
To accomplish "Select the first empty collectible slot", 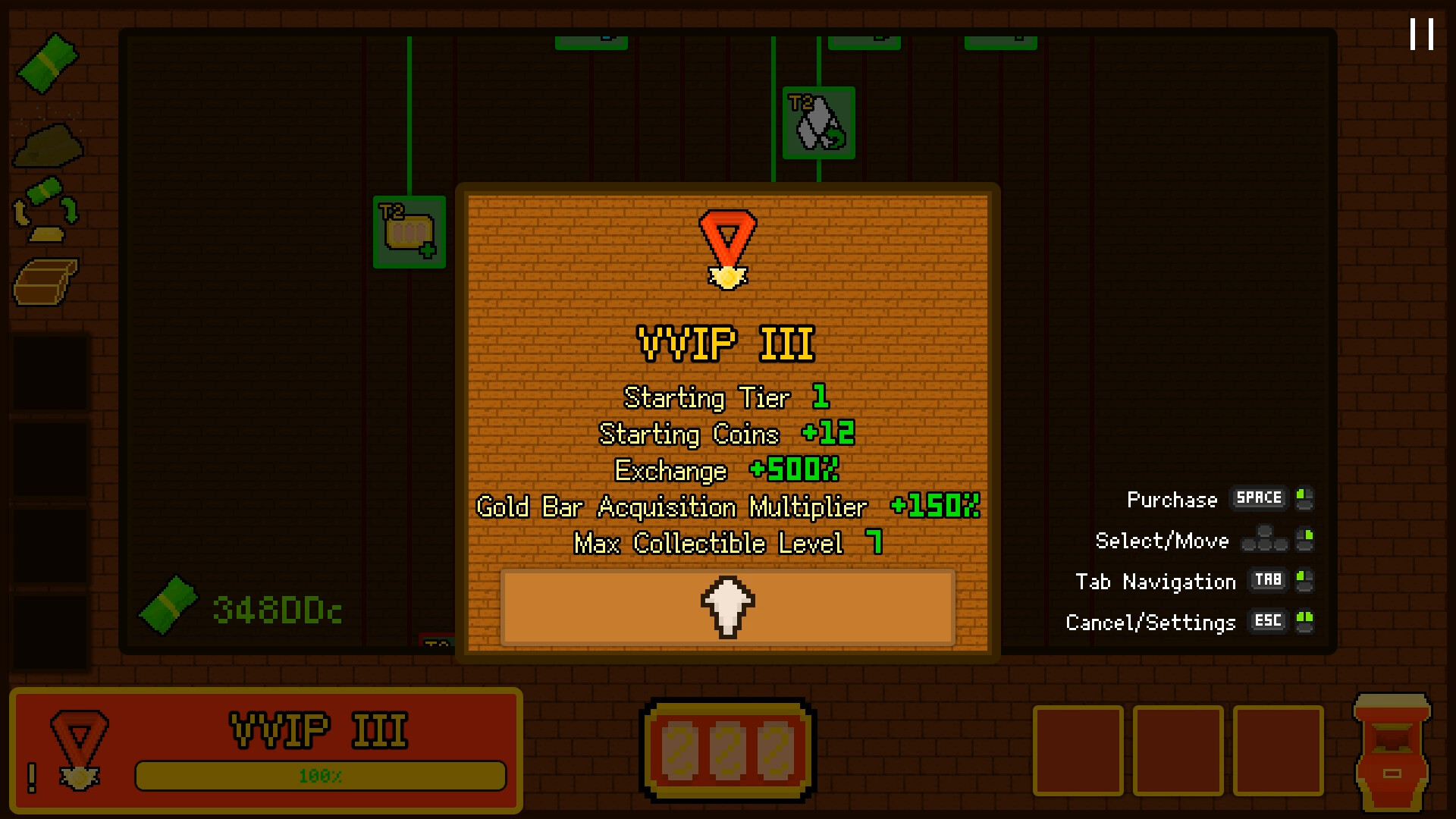I will point(1080,750).
